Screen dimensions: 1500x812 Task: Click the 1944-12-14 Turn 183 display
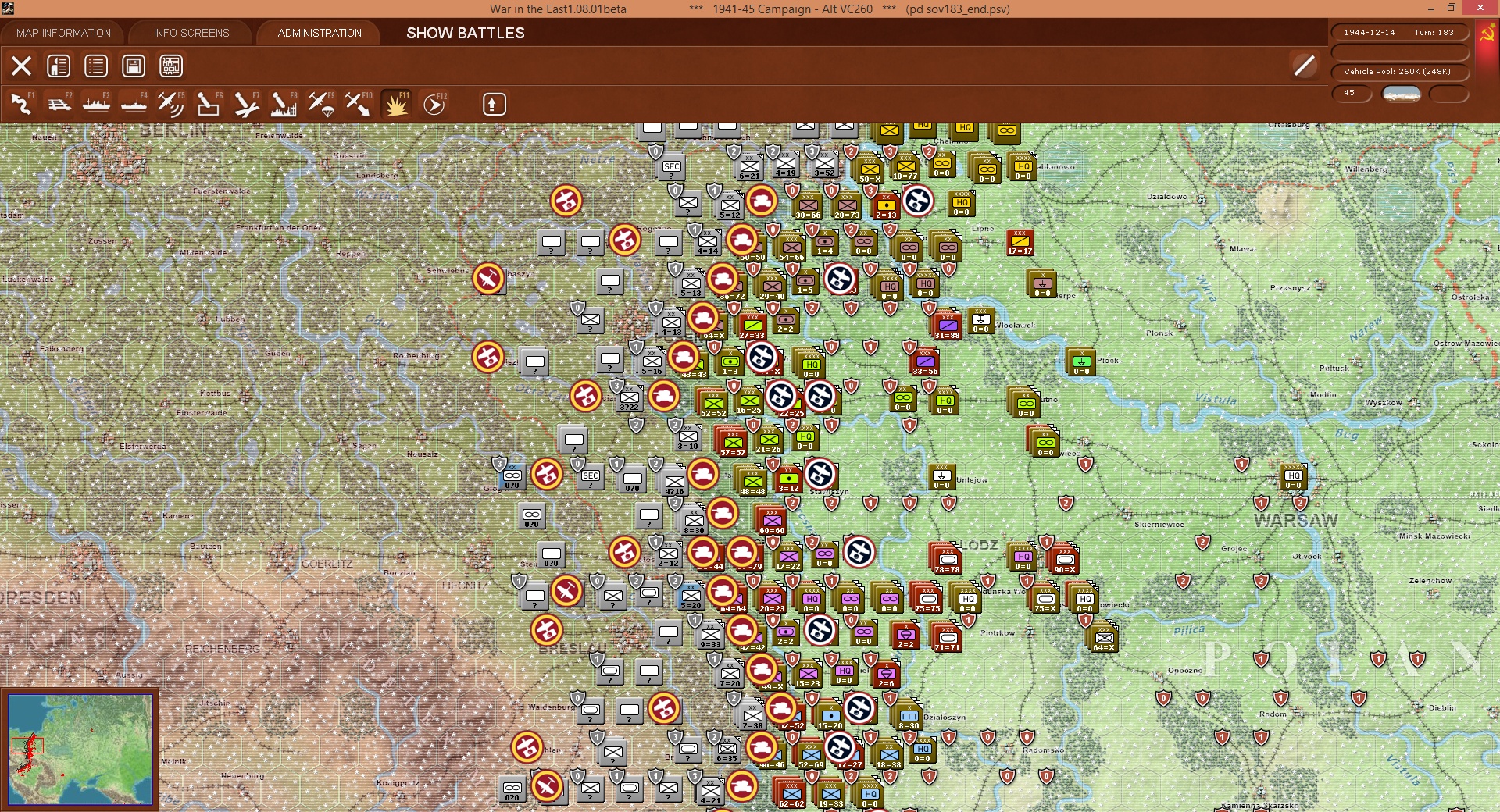tap(1402, 32)
